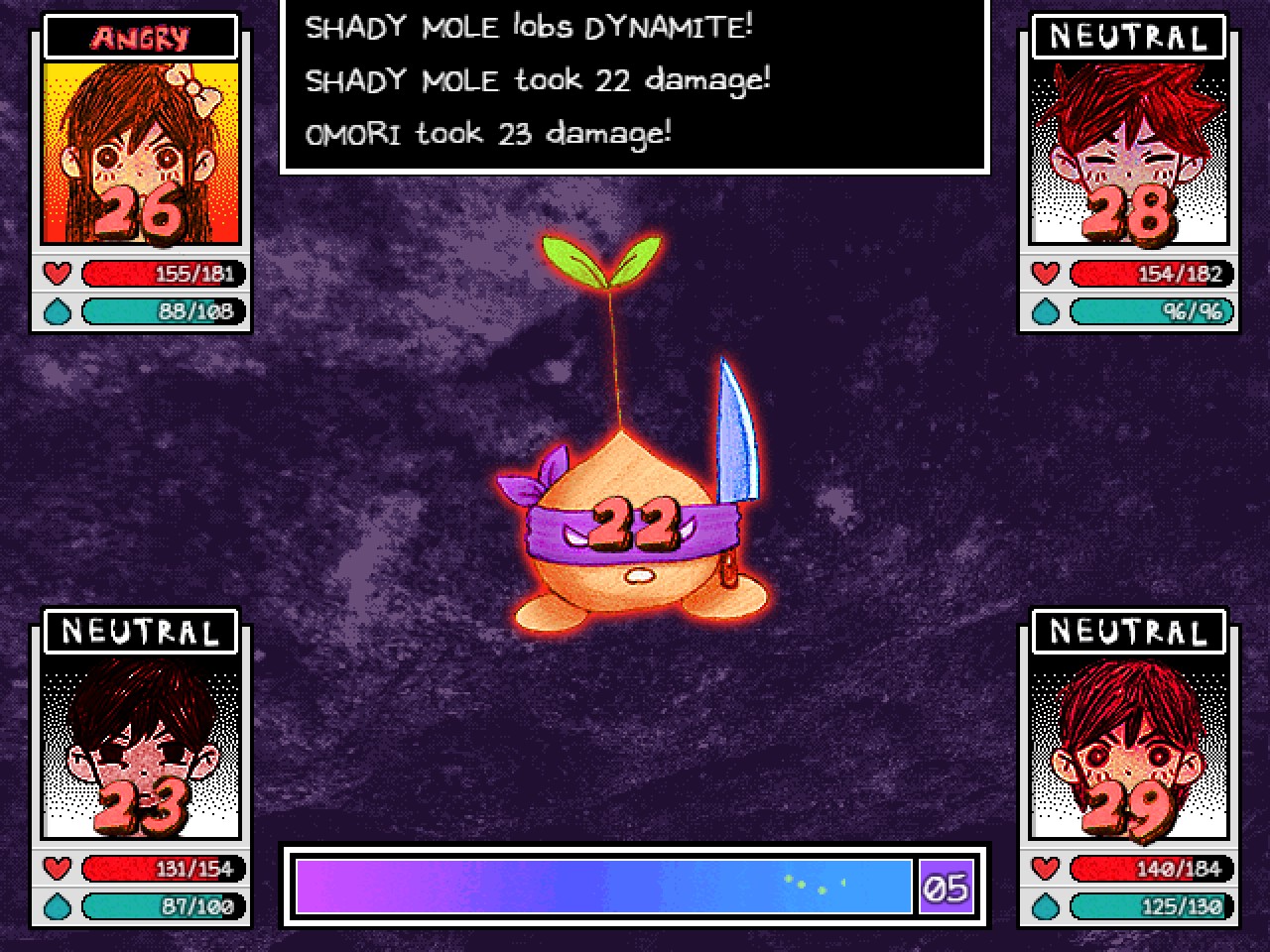
Task: Click the Shady Mole battle message box
Action: coord(633,84)
